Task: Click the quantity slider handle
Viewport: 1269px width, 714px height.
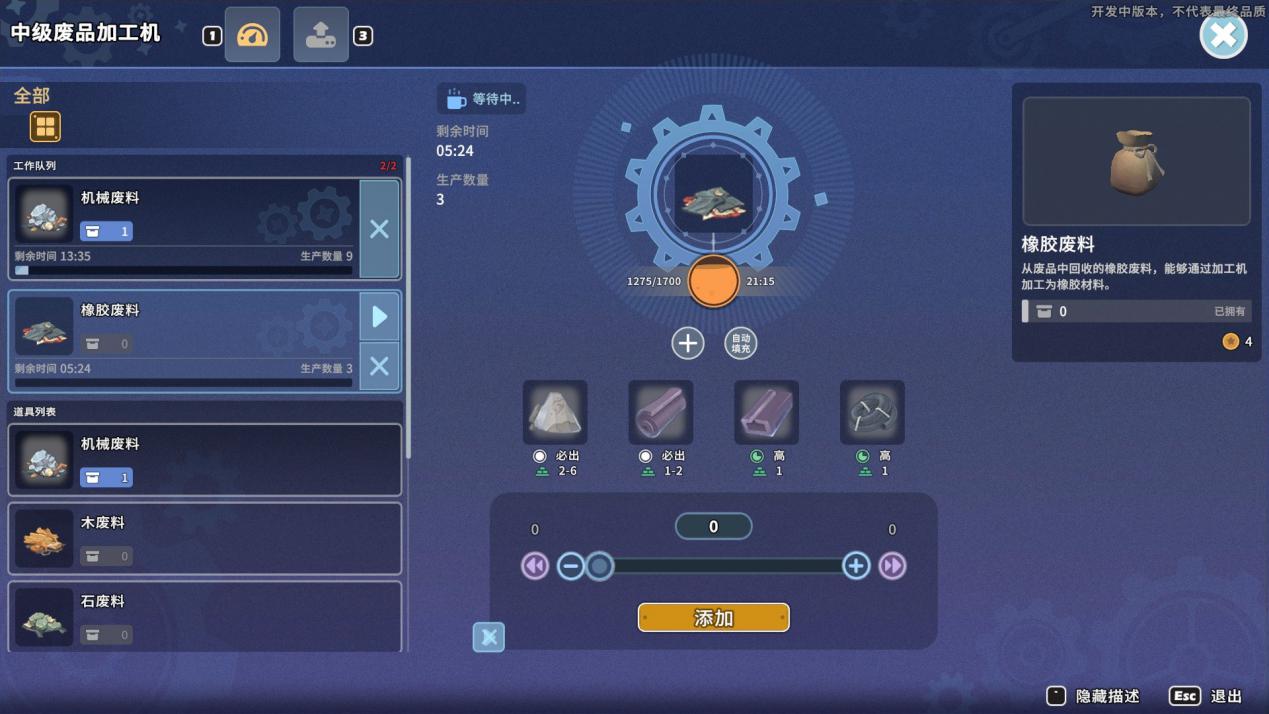Action: pyautogui.click(x=599, y=566)
